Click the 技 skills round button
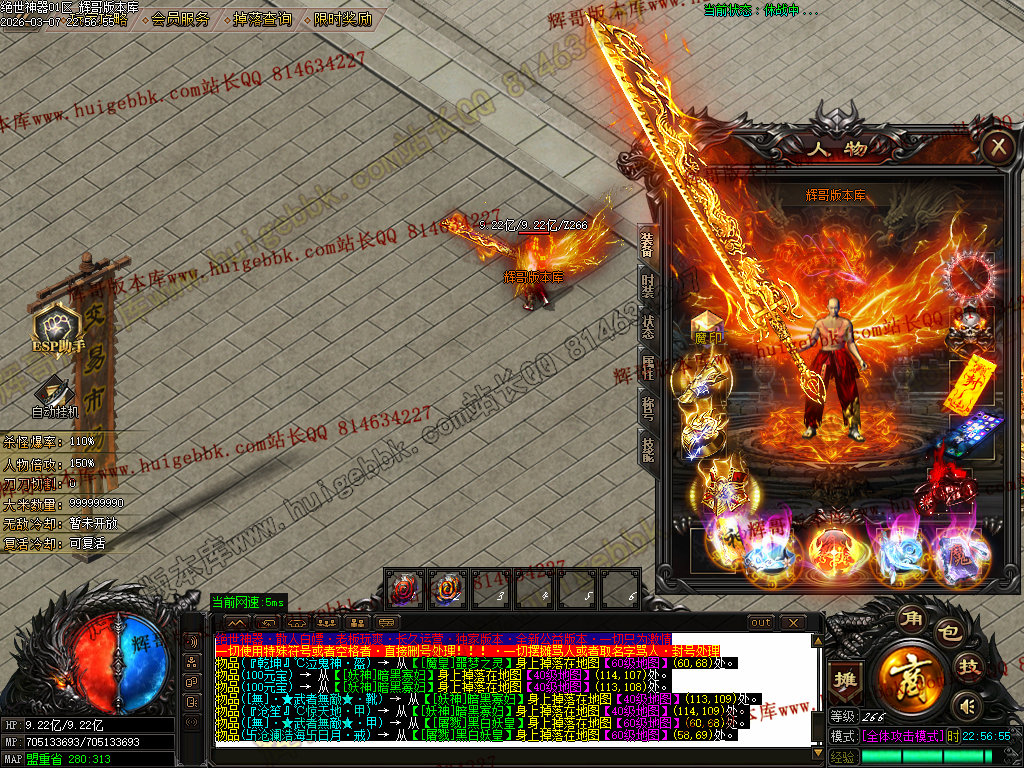Screen dimensions: 1024x768 tap(970, 667)
